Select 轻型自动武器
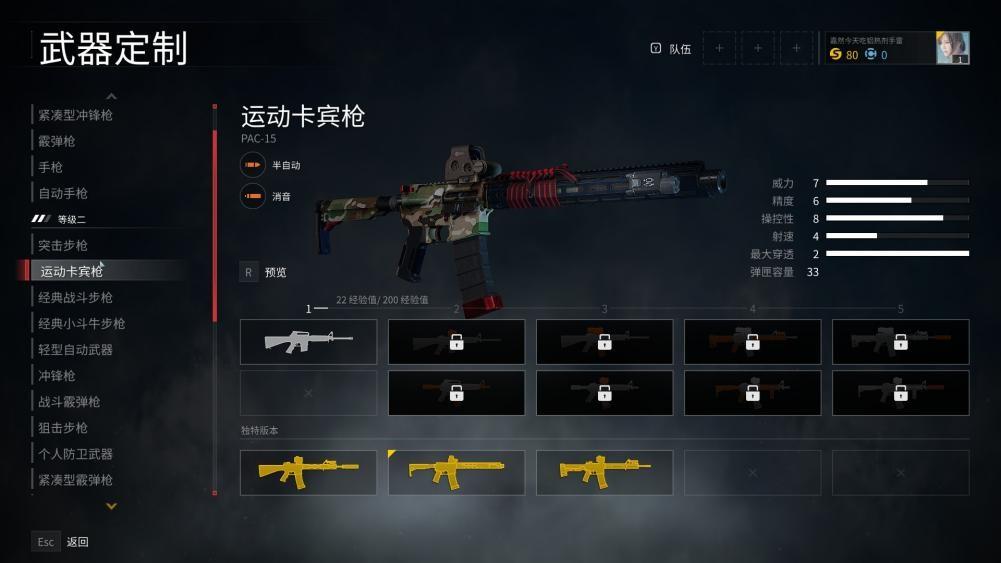This screenshot has width=1001, height=563. point(76,349)
